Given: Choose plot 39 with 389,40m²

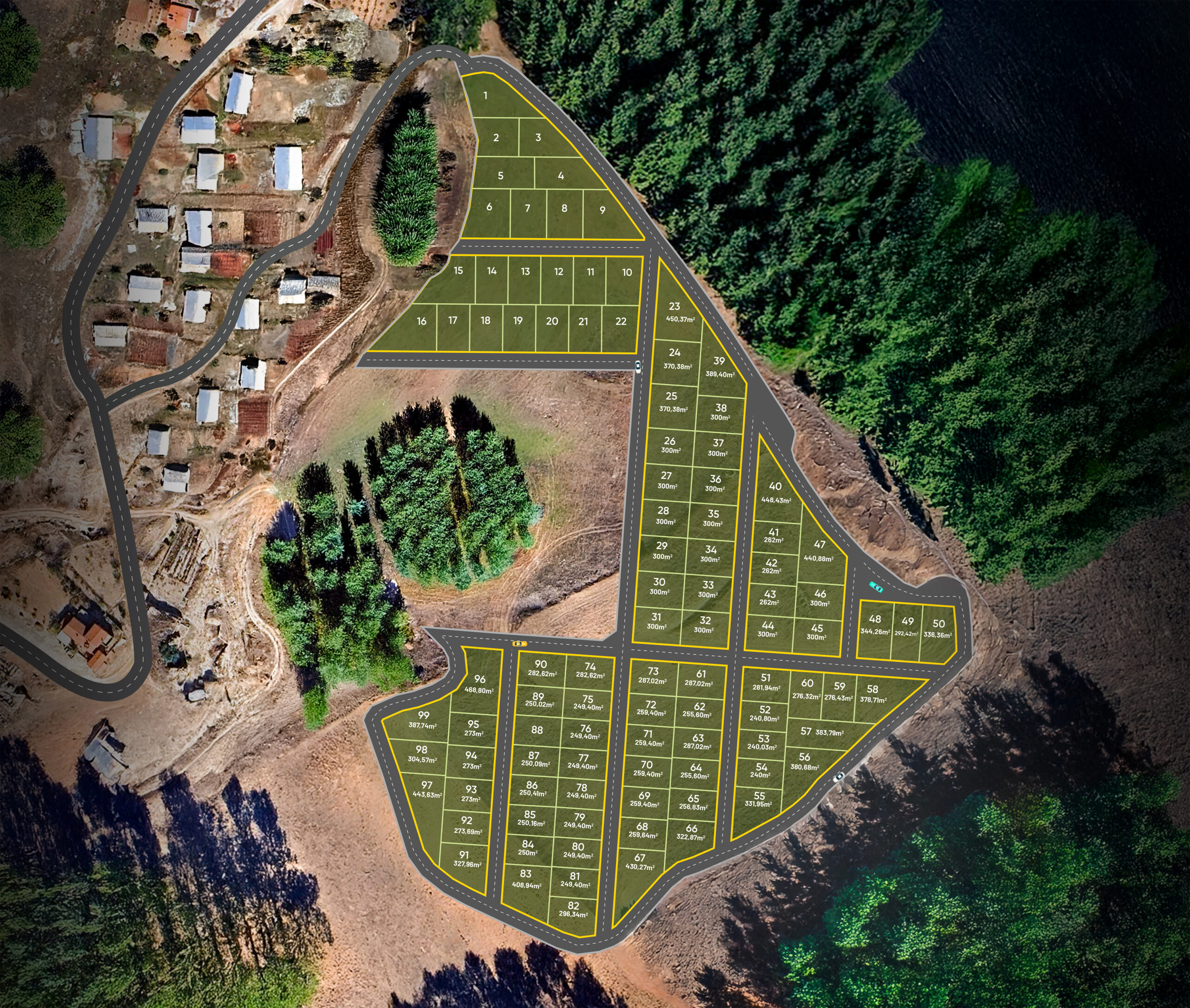Looking at the screenshot, I should coord(719,366).
